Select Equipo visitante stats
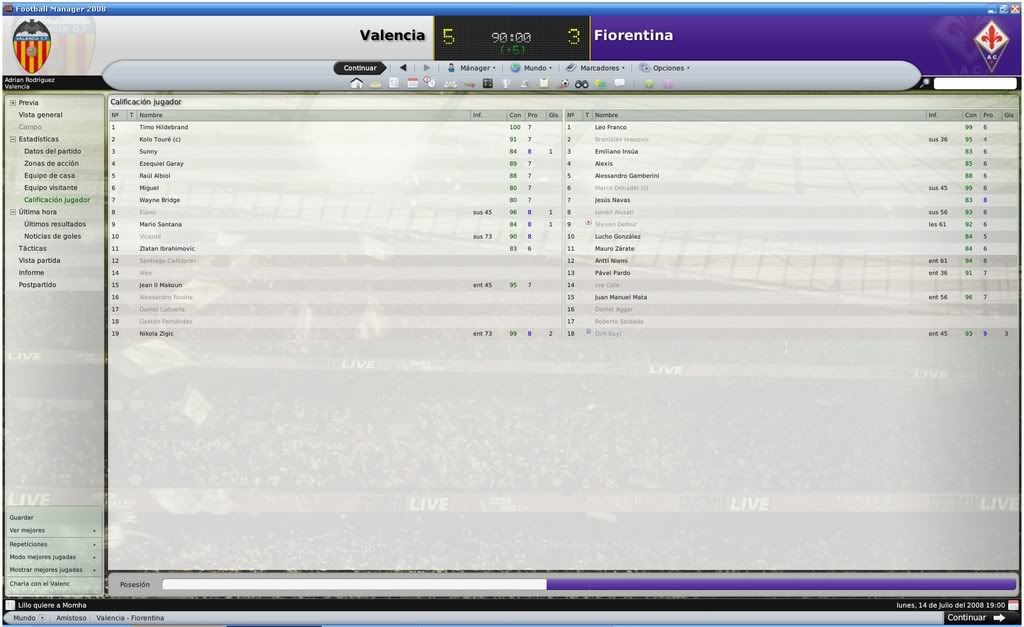 tap(50, 187)
